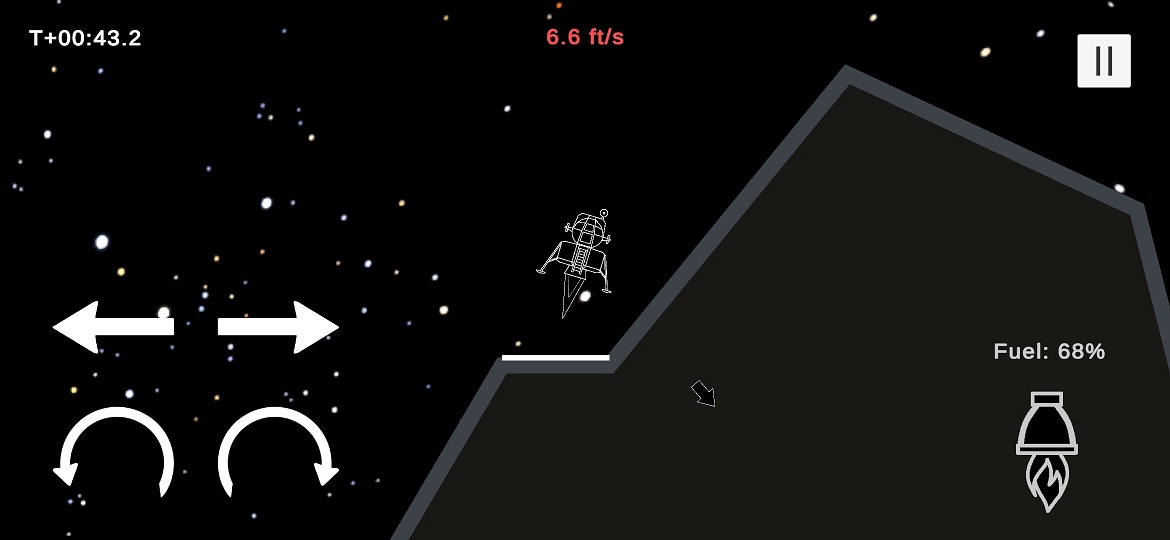Tap the right arrow thrust control

[x=278, y=326]
